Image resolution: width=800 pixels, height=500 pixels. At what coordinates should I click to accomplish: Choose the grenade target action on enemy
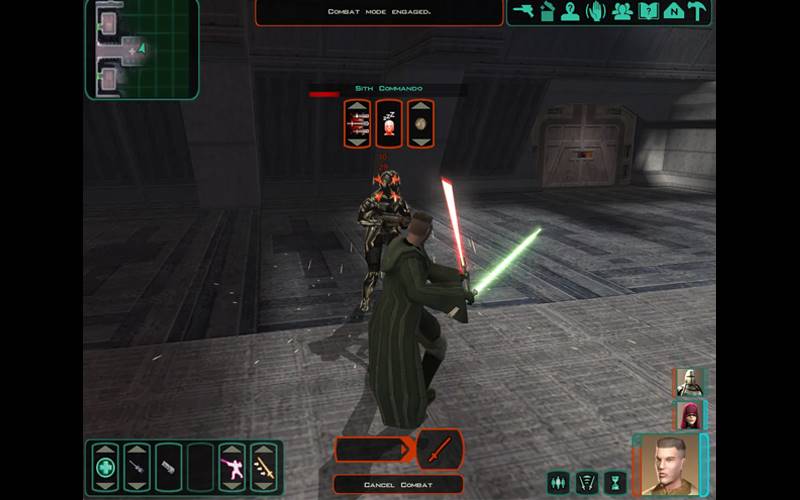[x=420, y=123]
